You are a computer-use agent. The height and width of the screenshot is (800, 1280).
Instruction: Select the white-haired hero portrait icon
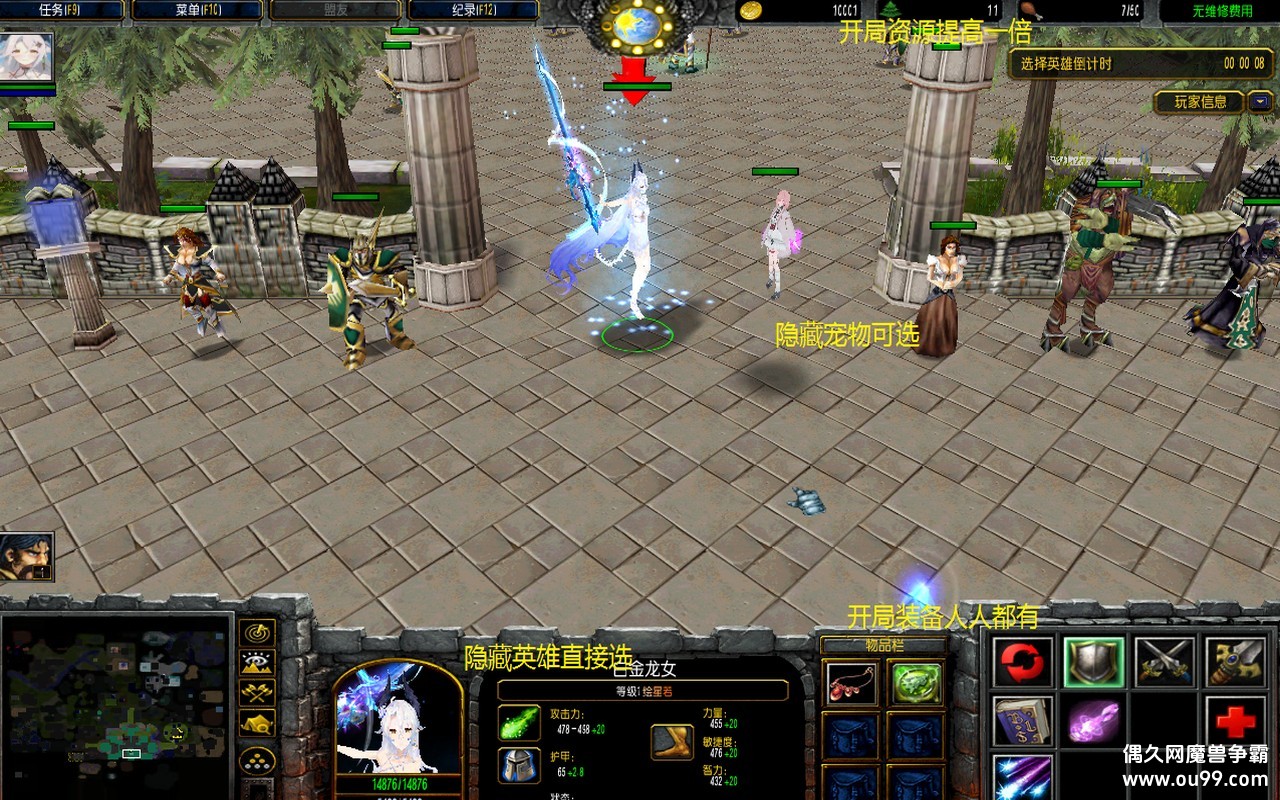27,58
